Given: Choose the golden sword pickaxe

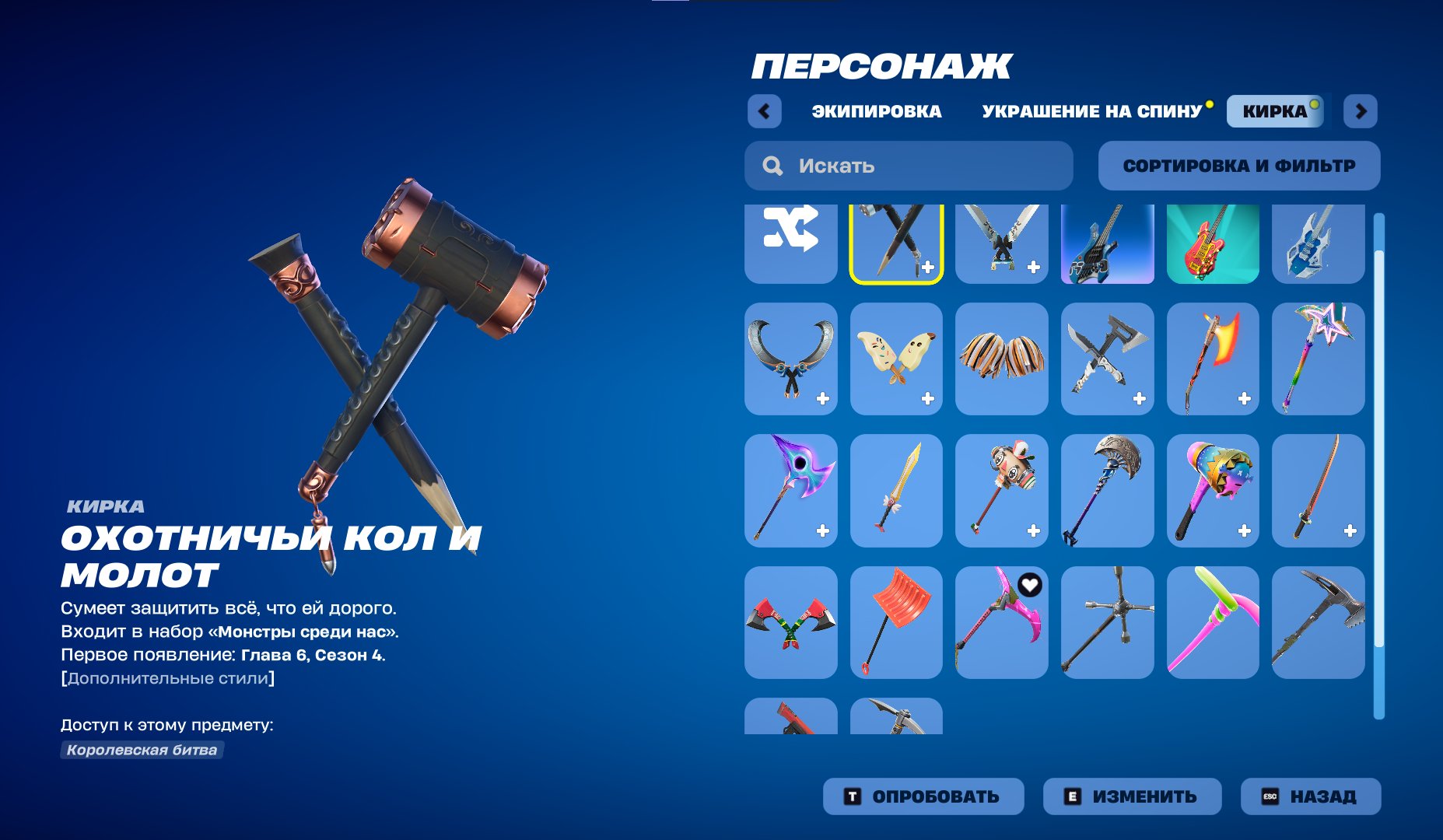Looking at the screenshot, I should [896, 490].
